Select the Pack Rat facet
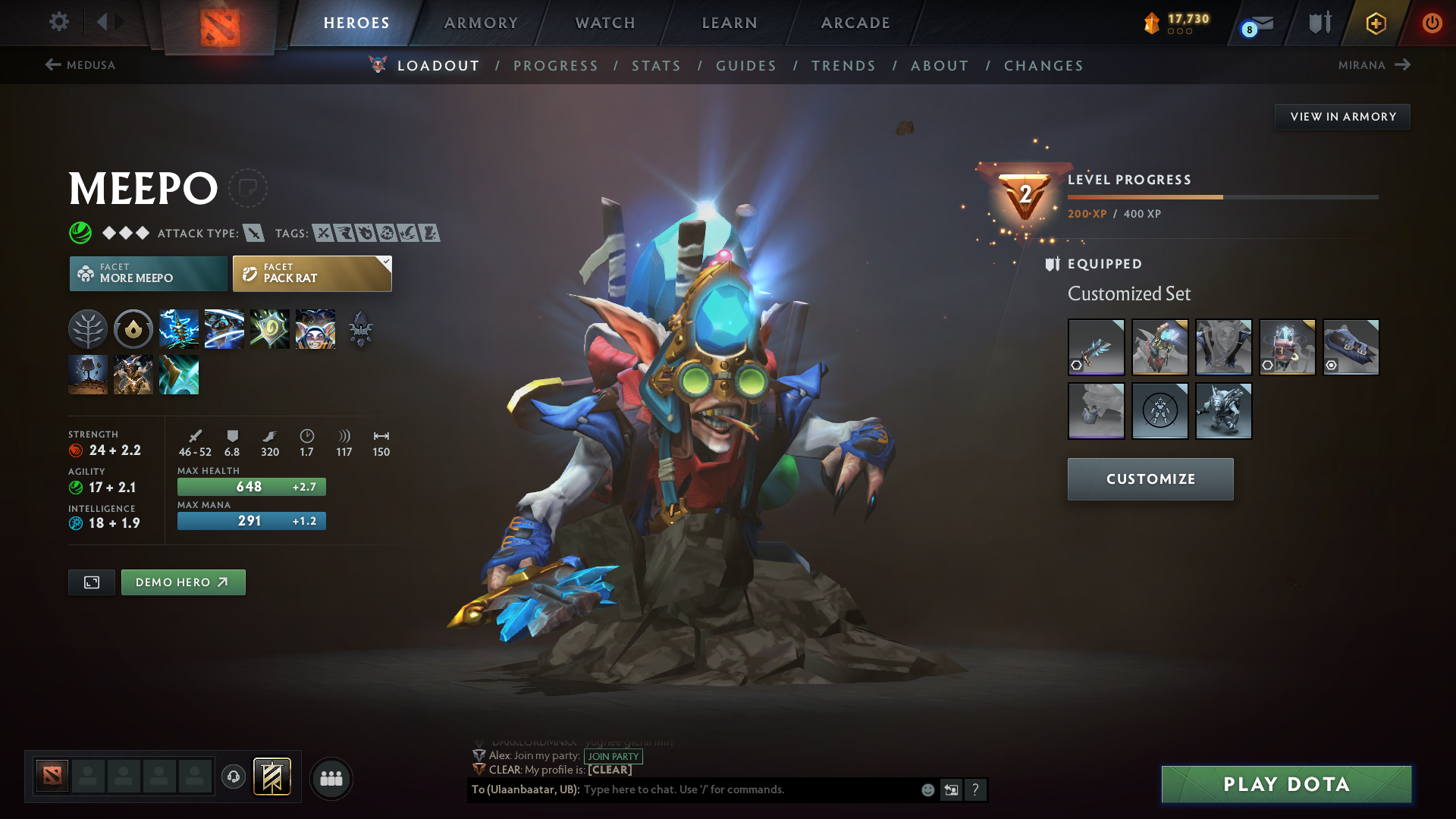Screen dimensions: 1456x819 pos(311,273)
